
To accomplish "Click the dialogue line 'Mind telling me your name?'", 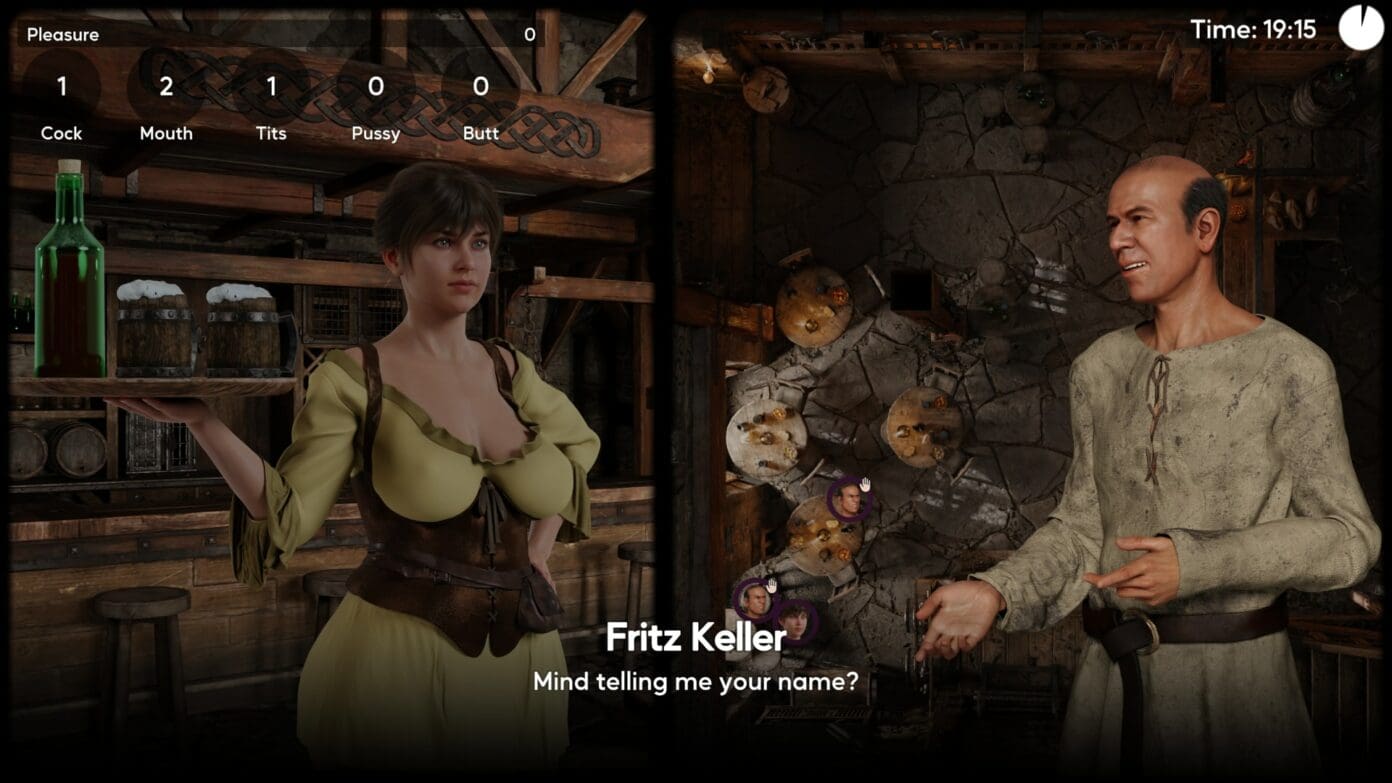I will (x=696, y=681).
